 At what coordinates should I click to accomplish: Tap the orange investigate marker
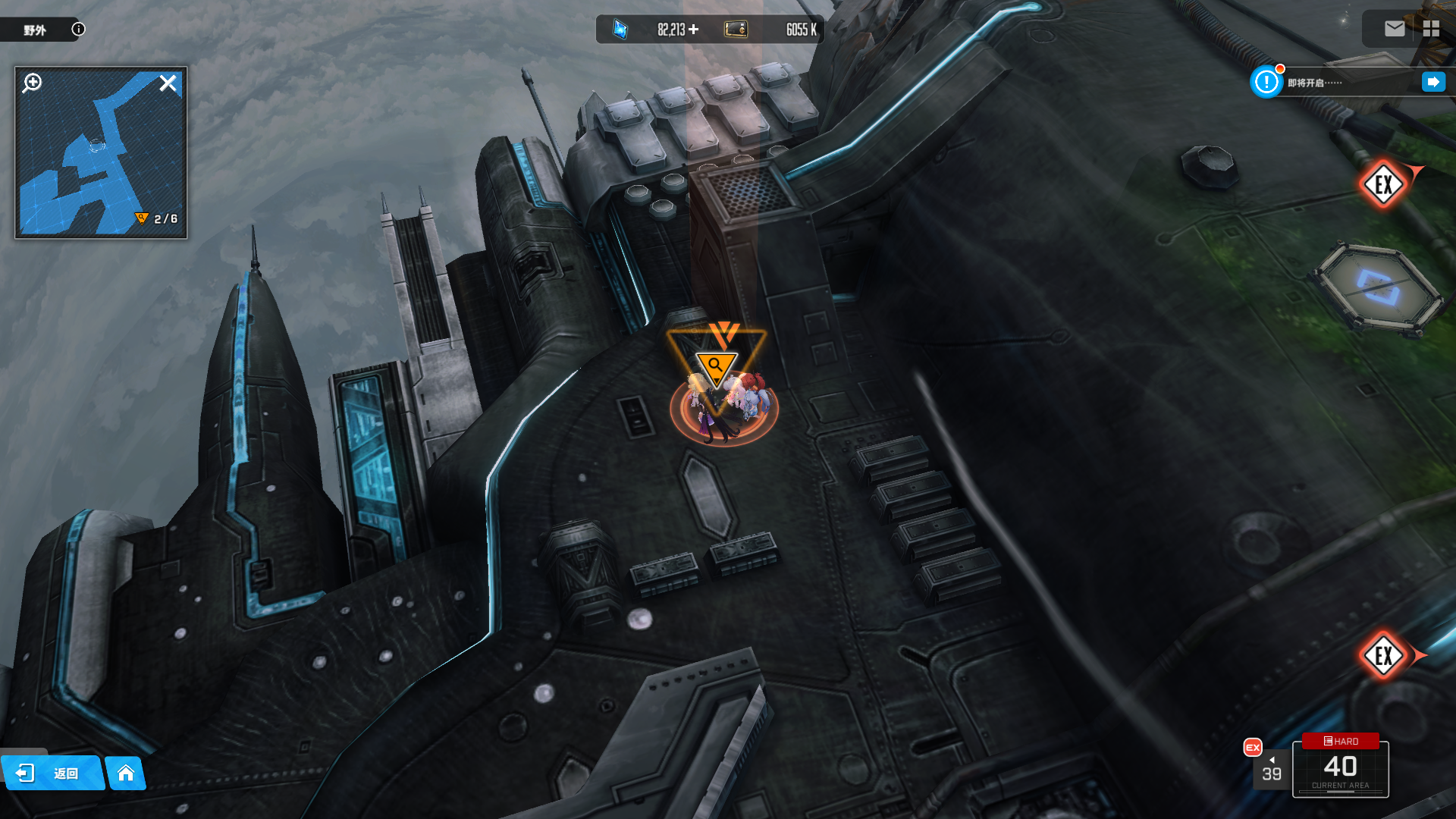coord(716,366)
